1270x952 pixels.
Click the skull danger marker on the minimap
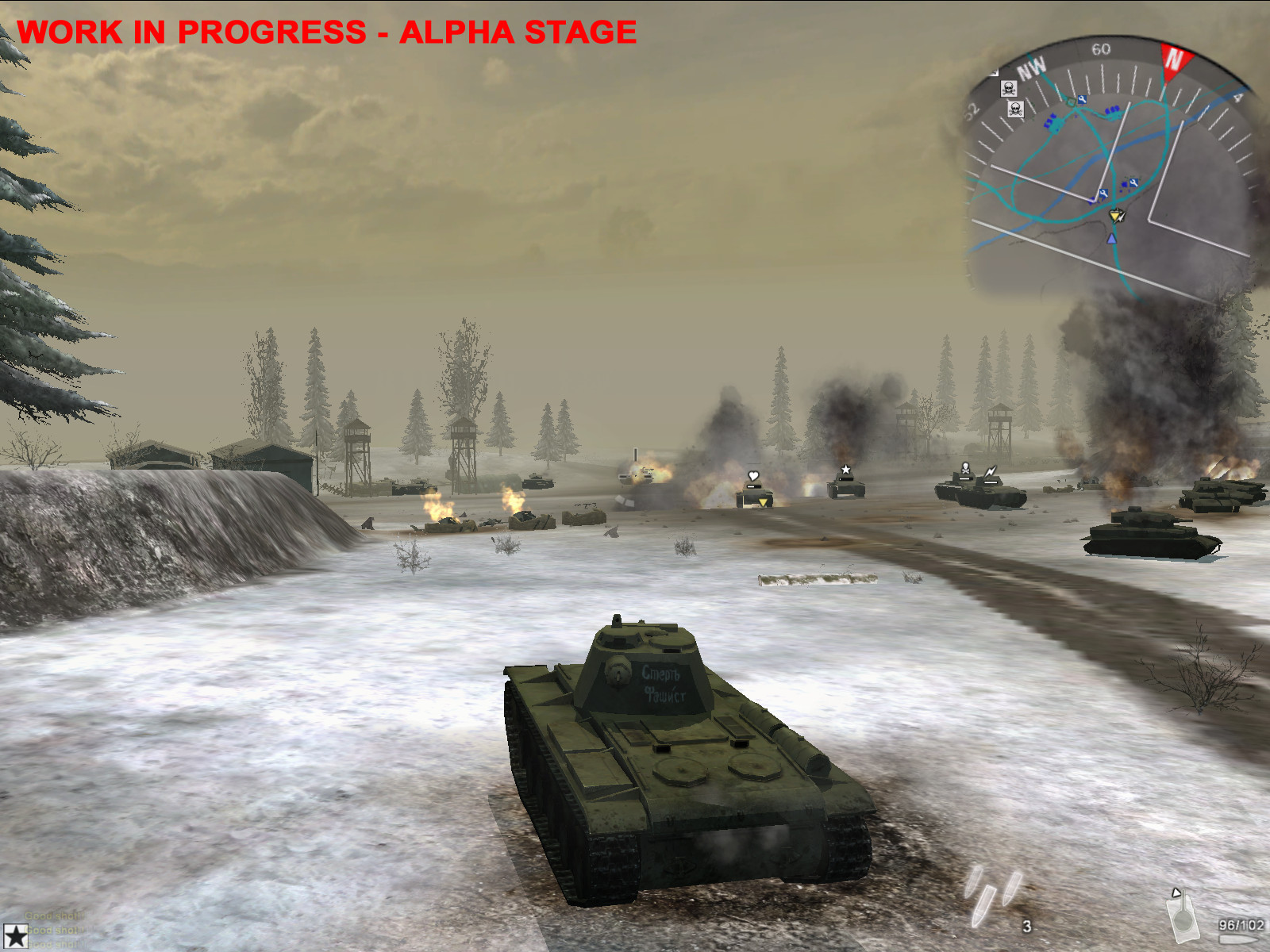pyautogui.click(x=1010, y=89)
